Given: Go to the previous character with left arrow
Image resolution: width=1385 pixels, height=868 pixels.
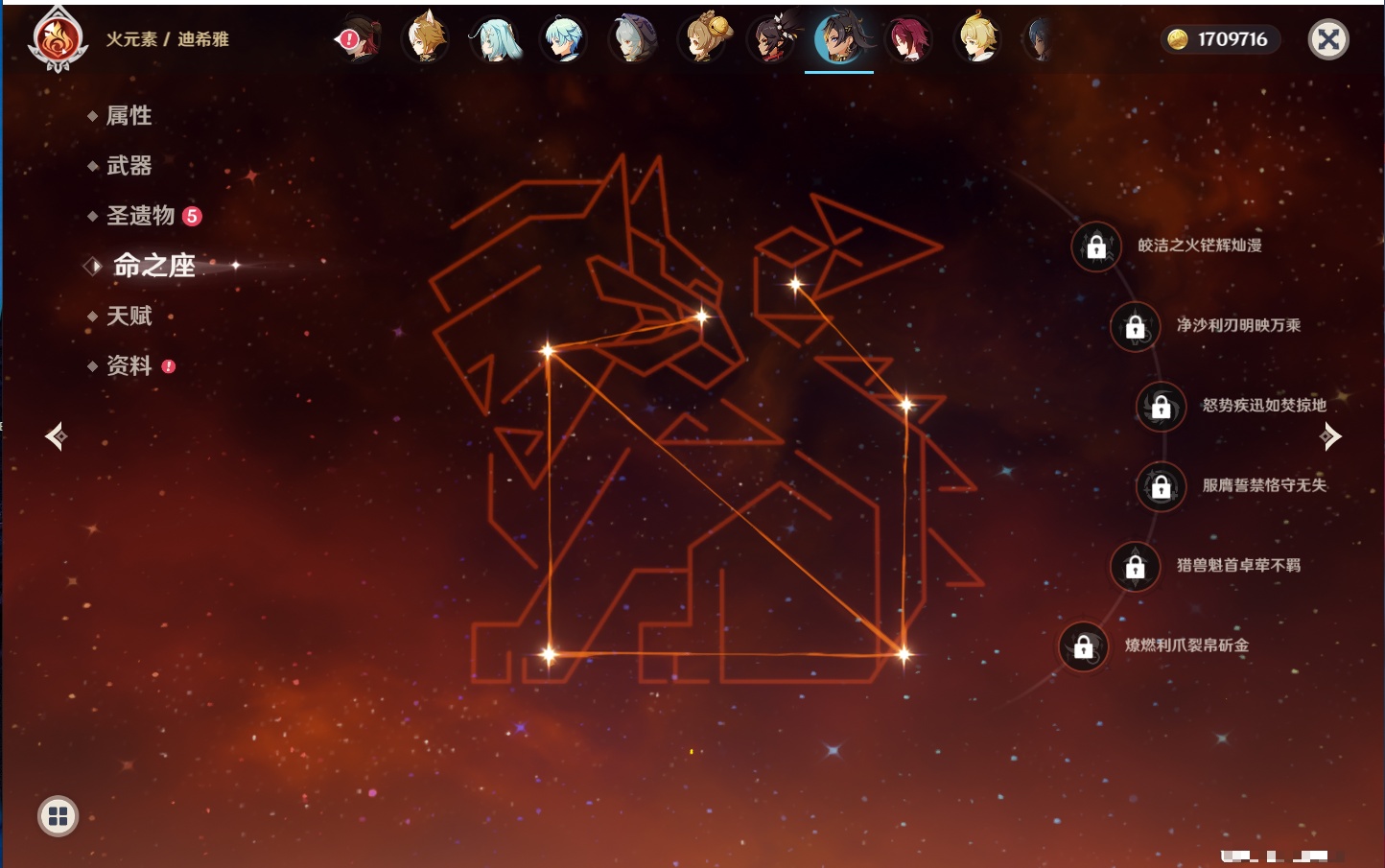Looking at the screenshot, I should point(56,436).
